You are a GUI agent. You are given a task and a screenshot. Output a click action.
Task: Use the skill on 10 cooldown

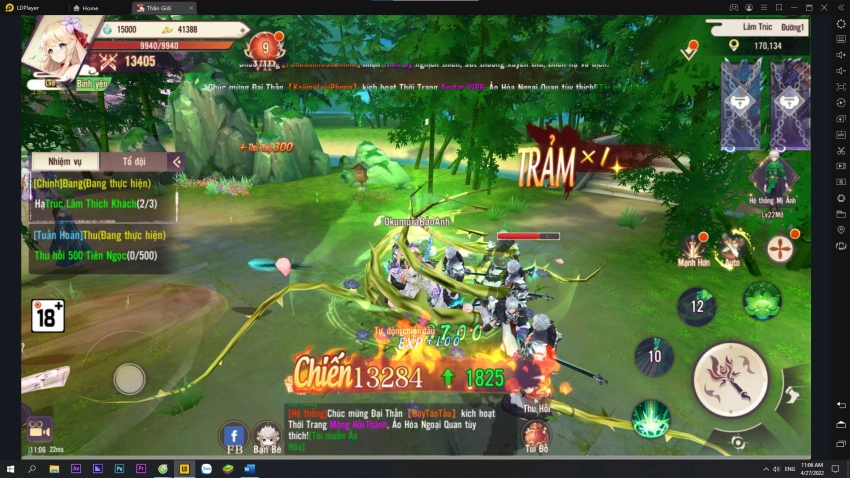pyautogui.click(x=654, y=356)
